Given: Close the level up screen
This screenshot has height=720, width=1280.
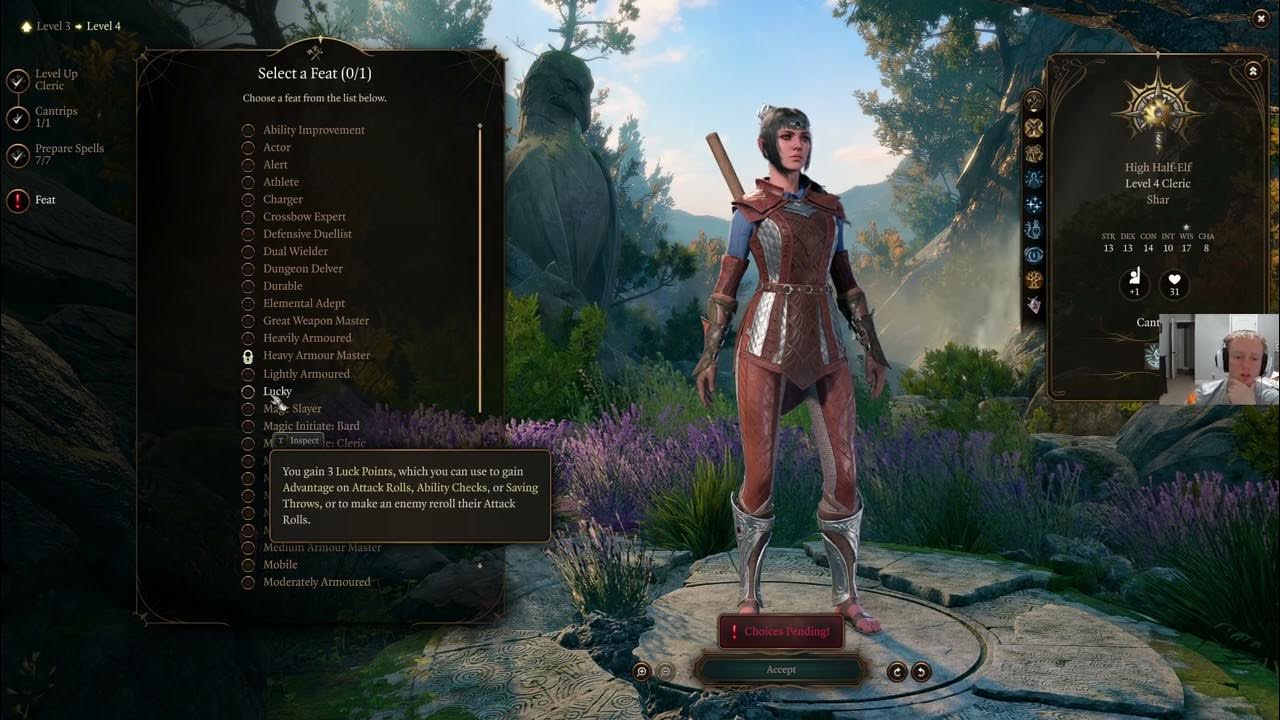Looking at the screenshot, I should 1260,18.
